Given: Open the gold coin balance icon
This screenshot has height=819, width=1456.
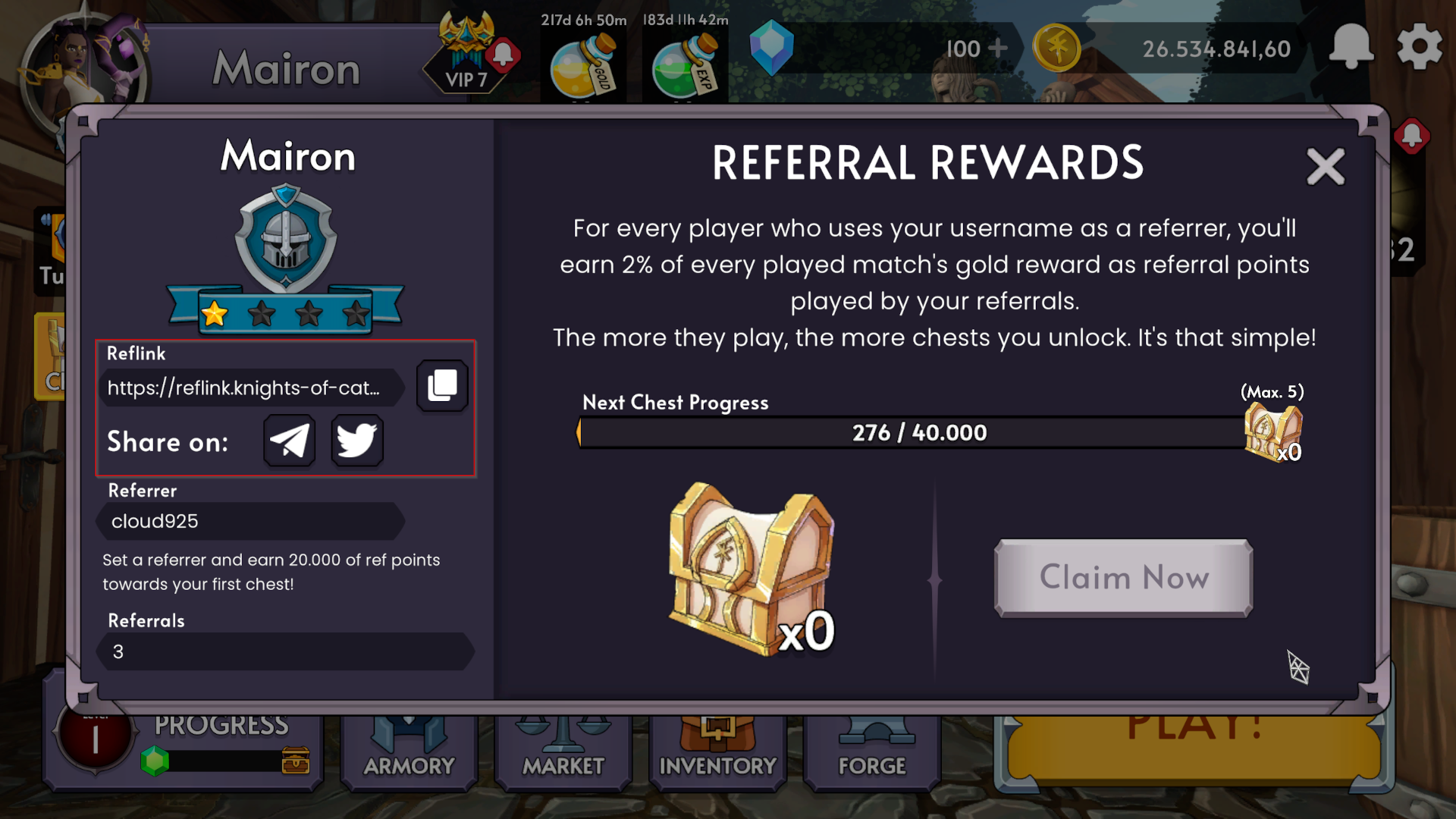Looking at the screenshot, I should pos(1057,47).
